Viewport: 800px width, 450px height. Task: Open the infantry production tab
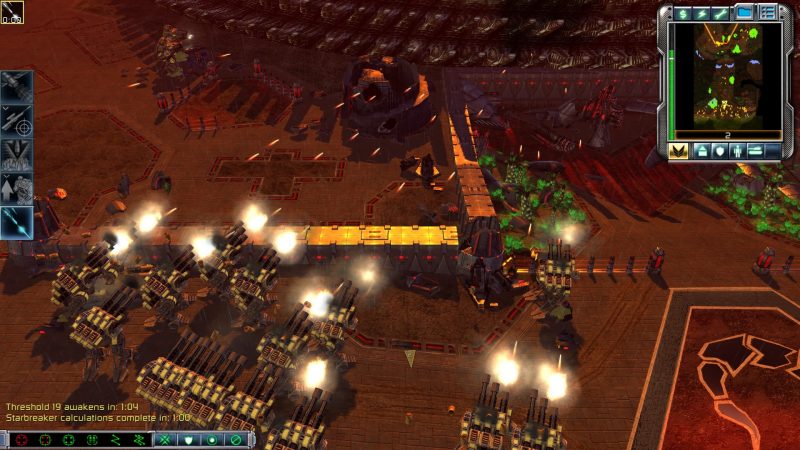pyautogui.click(x=738, y=151)
